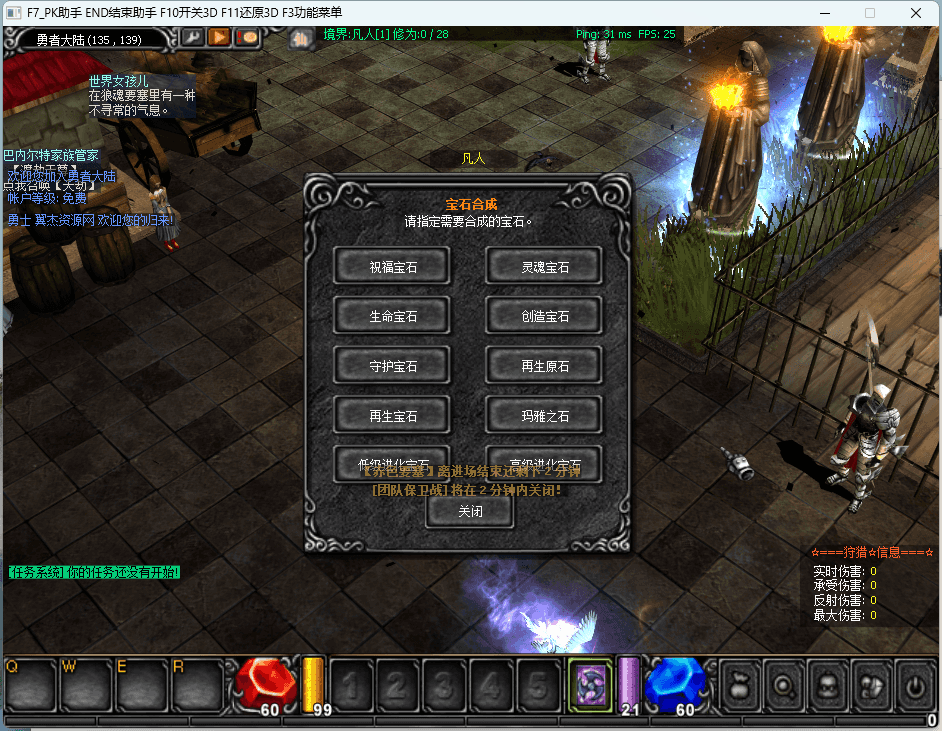The image size is (942, 731).
Task: Close the 宝石合成 dialog with 关闭
Action: pos(470,511)
